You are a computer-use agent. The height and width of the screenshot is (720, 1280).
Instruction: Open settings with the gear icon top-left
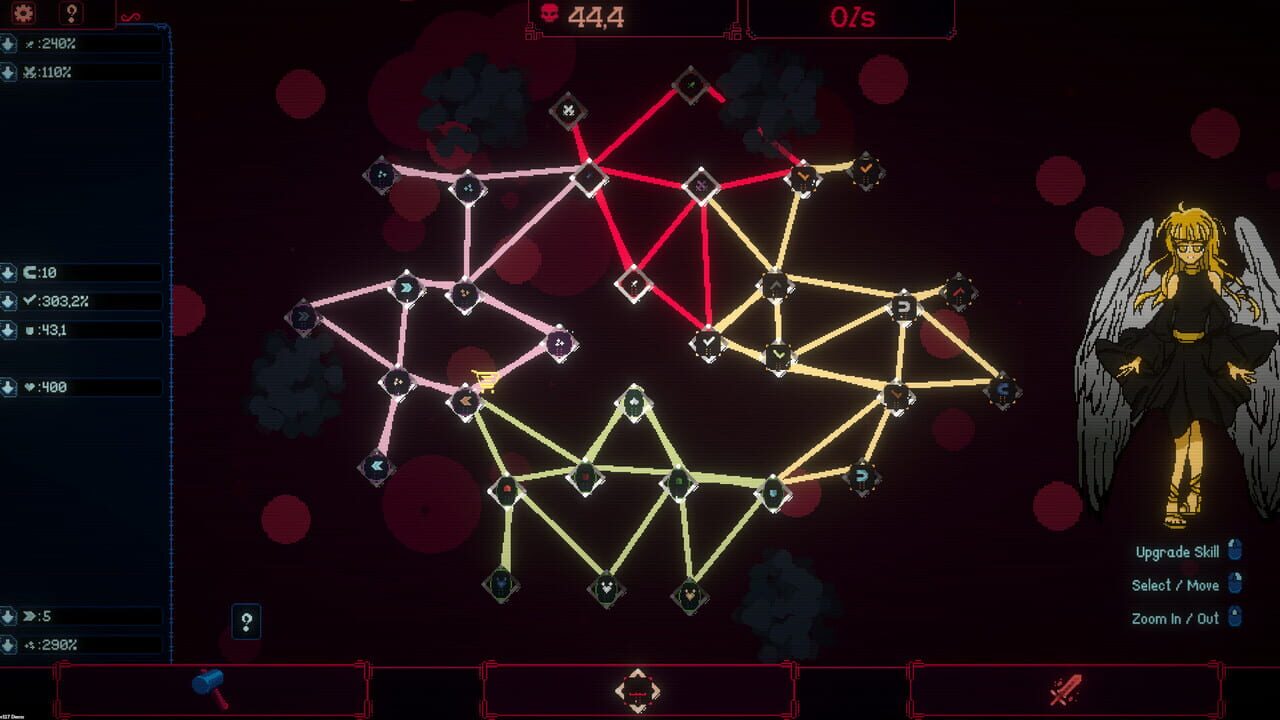pyautogui.click(x=25, y=13)
